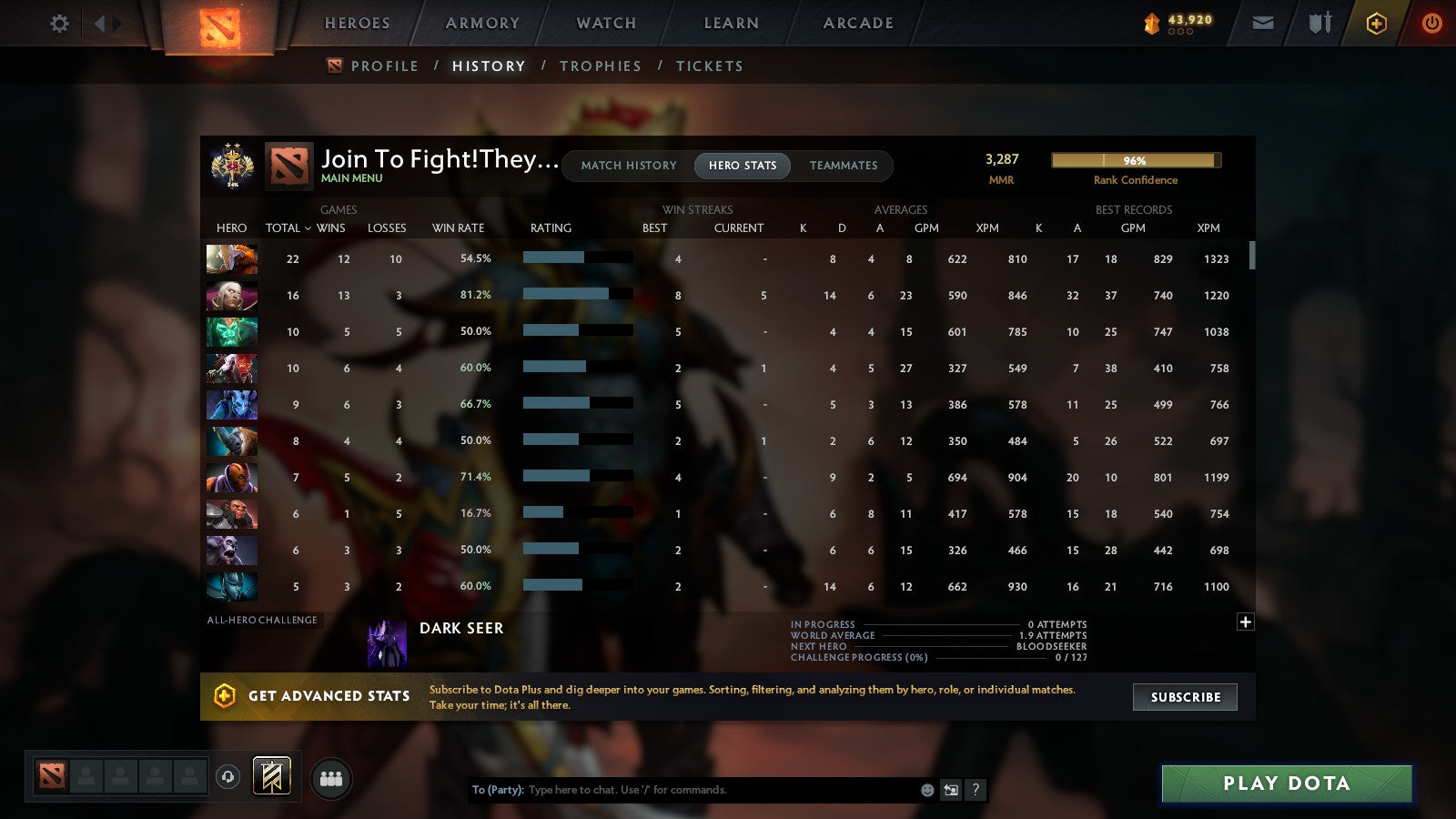Viewport: 1456px width, 819px height.
Task: Open the settings gear icon
Action: (58, 25)
